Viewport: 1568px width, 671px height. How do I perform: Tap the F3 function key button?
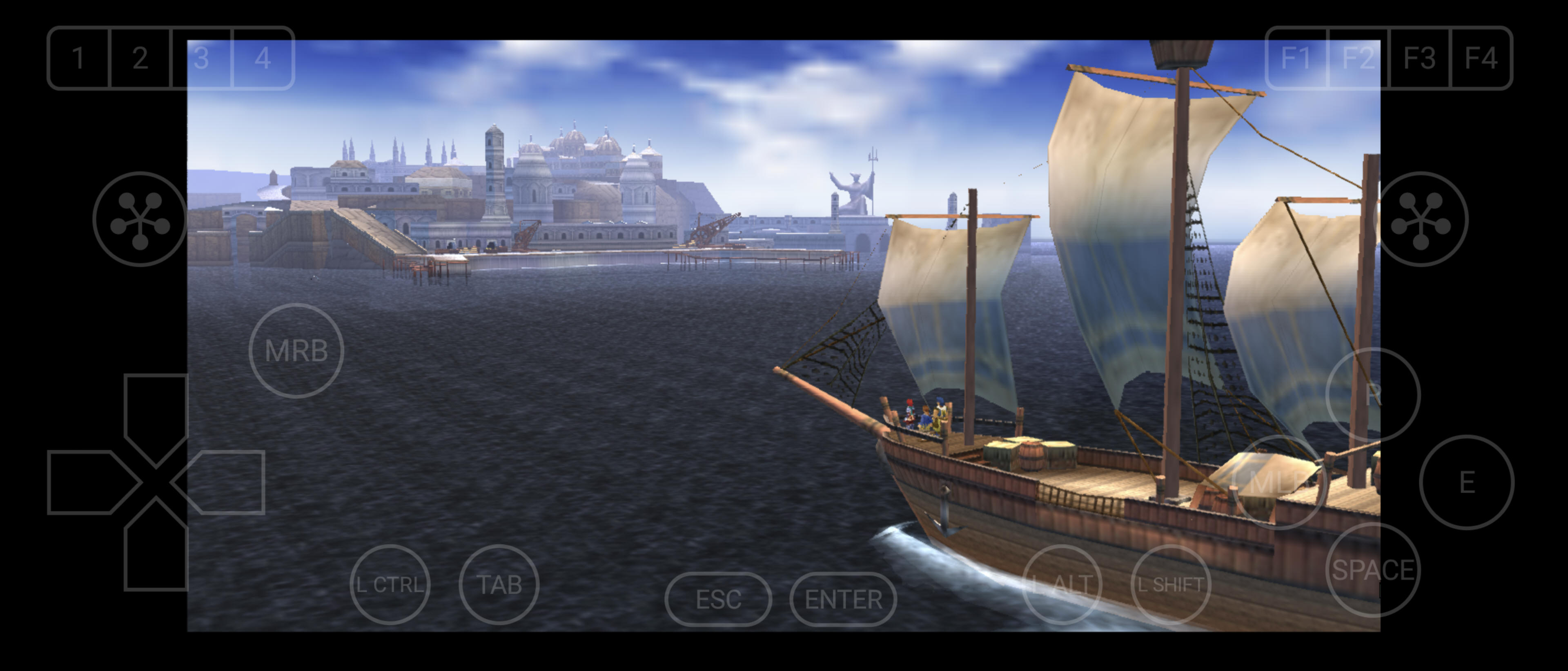1420,58
